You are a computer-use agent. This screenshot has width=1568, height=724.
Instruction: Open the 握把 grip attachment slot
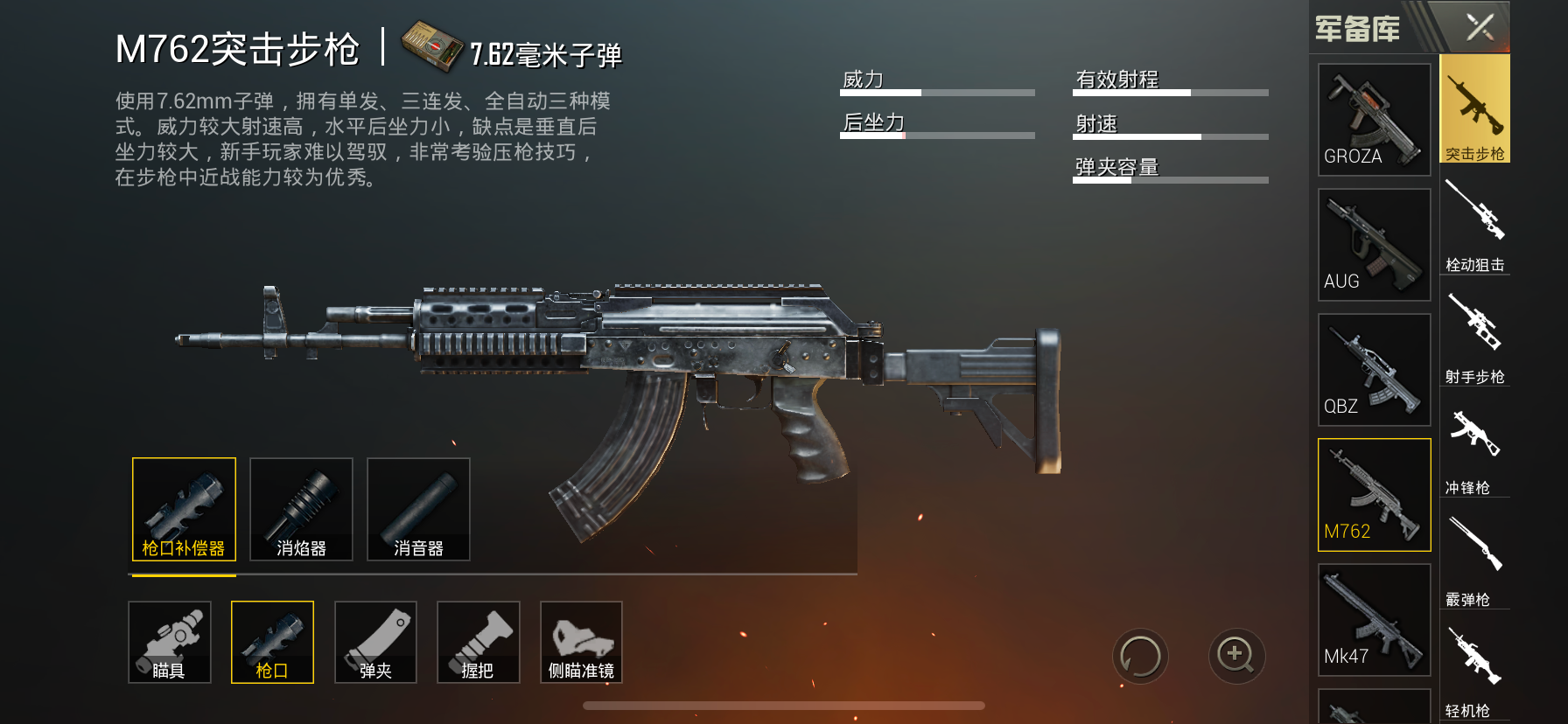478,642
